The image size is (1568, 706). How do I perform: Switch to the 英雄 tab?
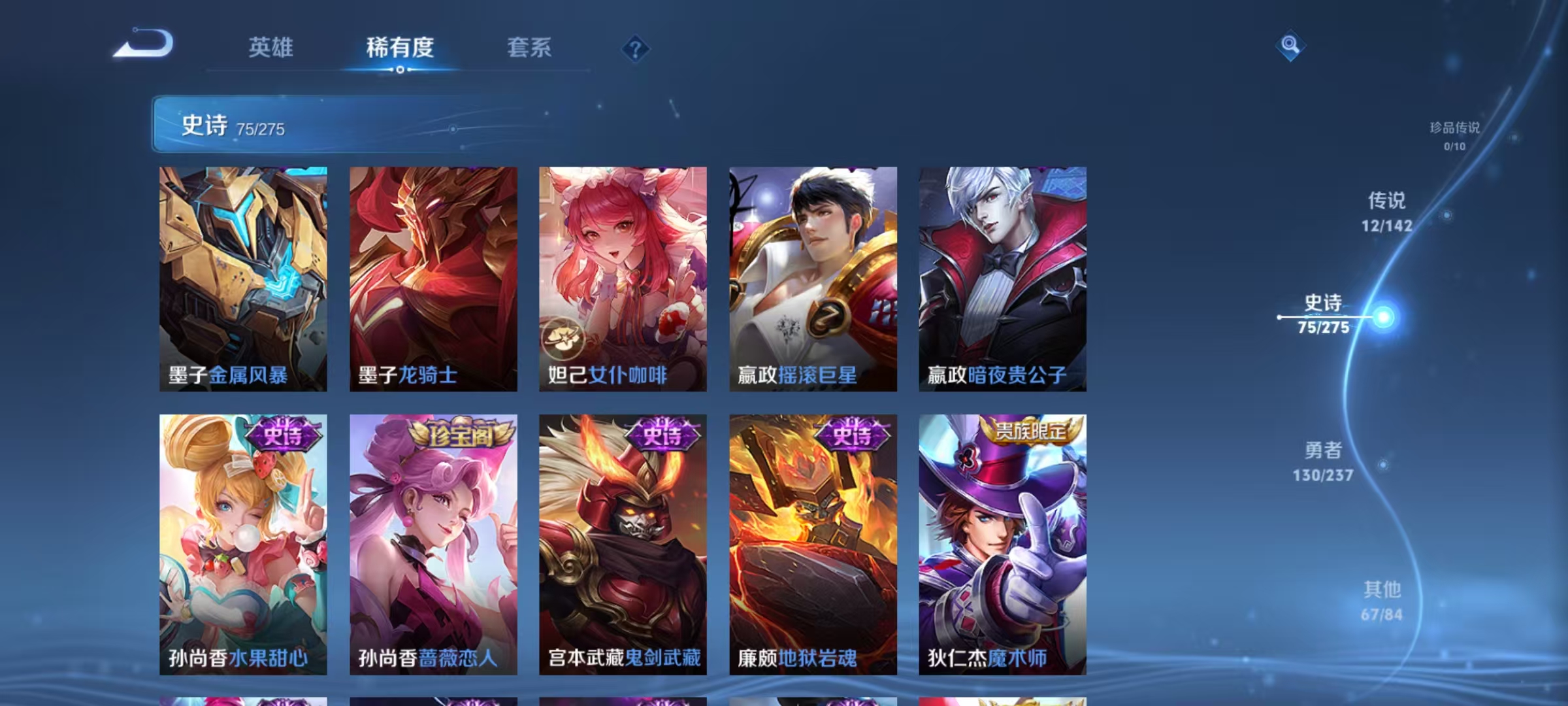point(270,48)
